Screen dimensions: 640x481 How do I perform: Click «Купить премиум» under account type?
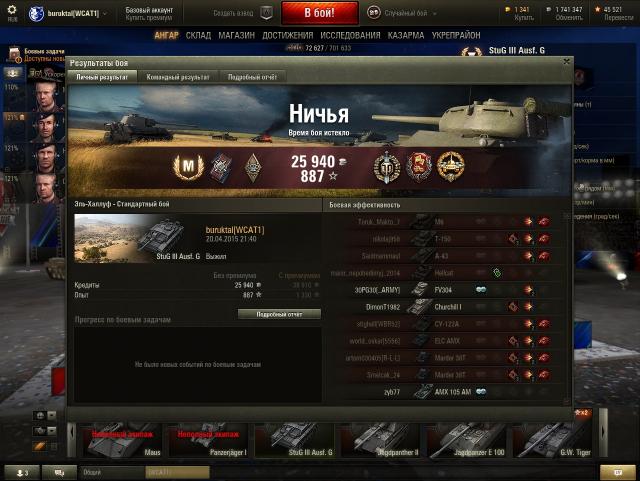147,18
